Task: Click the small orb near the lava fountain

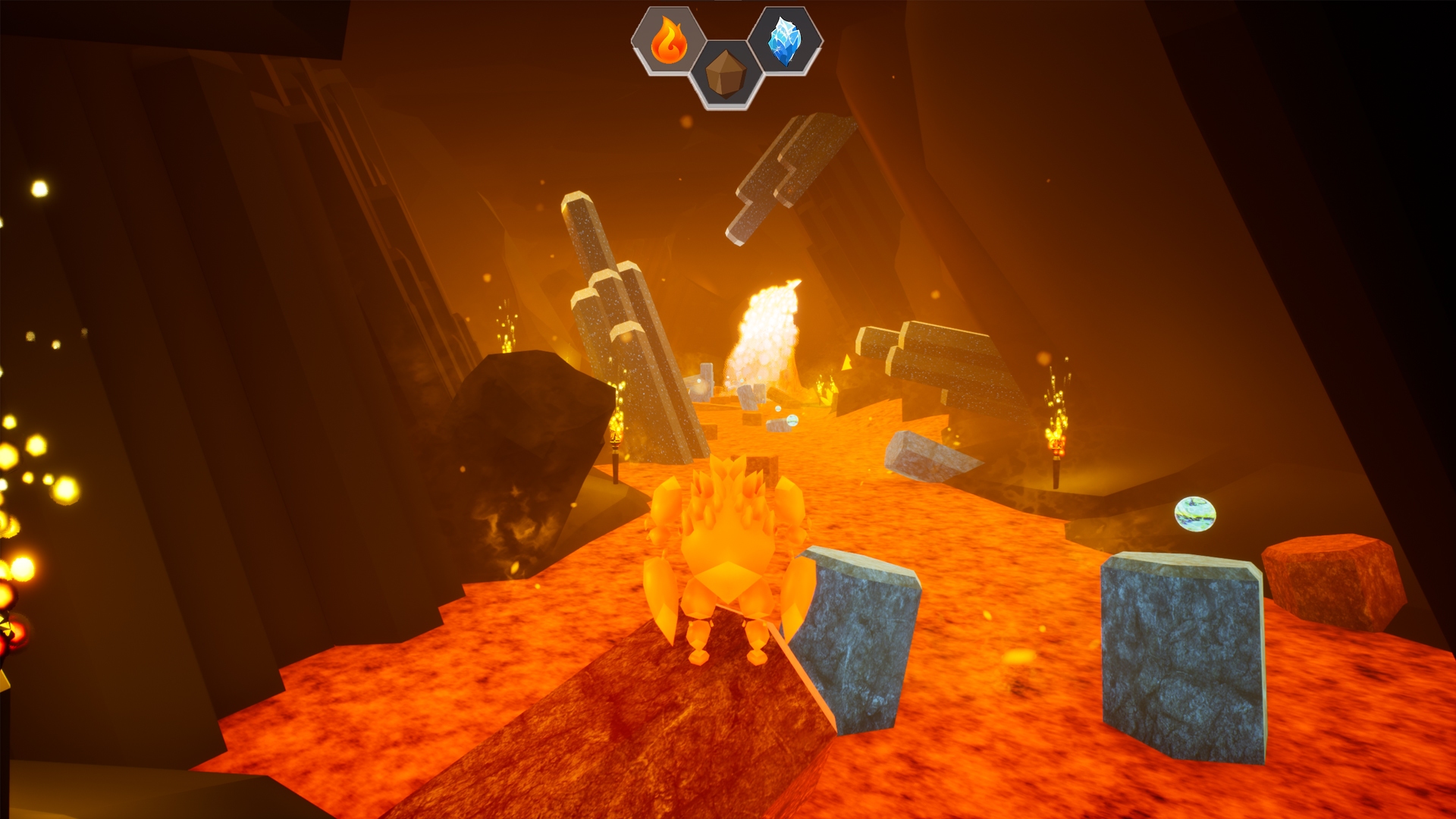Action: coord(792,422)
